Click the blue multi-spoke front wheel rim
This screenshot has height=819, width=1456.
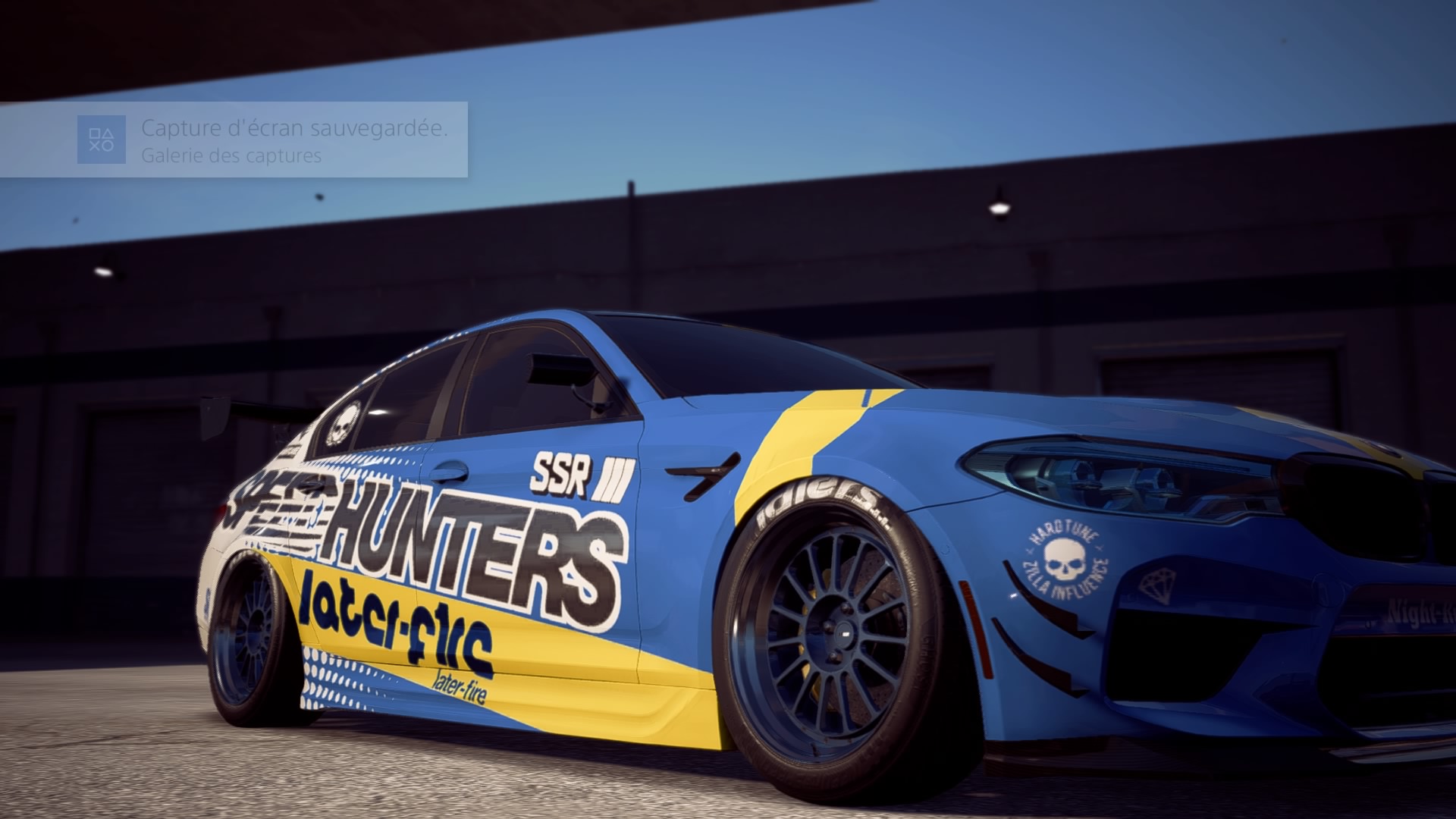click(x=842, y=629)
